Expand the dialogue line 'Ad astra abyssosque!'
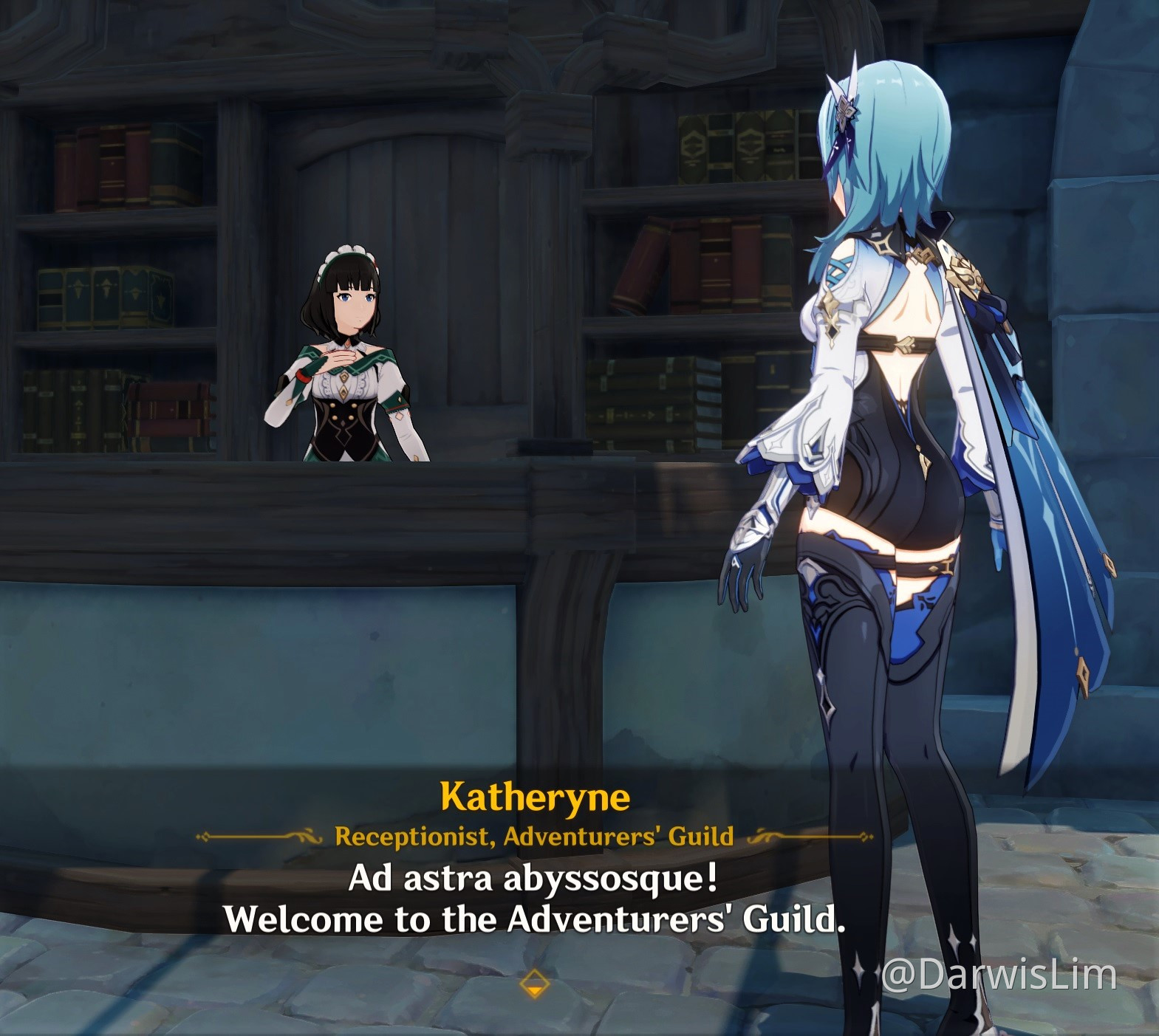This screenshot has height=1036, width=1159. (533, 879)
